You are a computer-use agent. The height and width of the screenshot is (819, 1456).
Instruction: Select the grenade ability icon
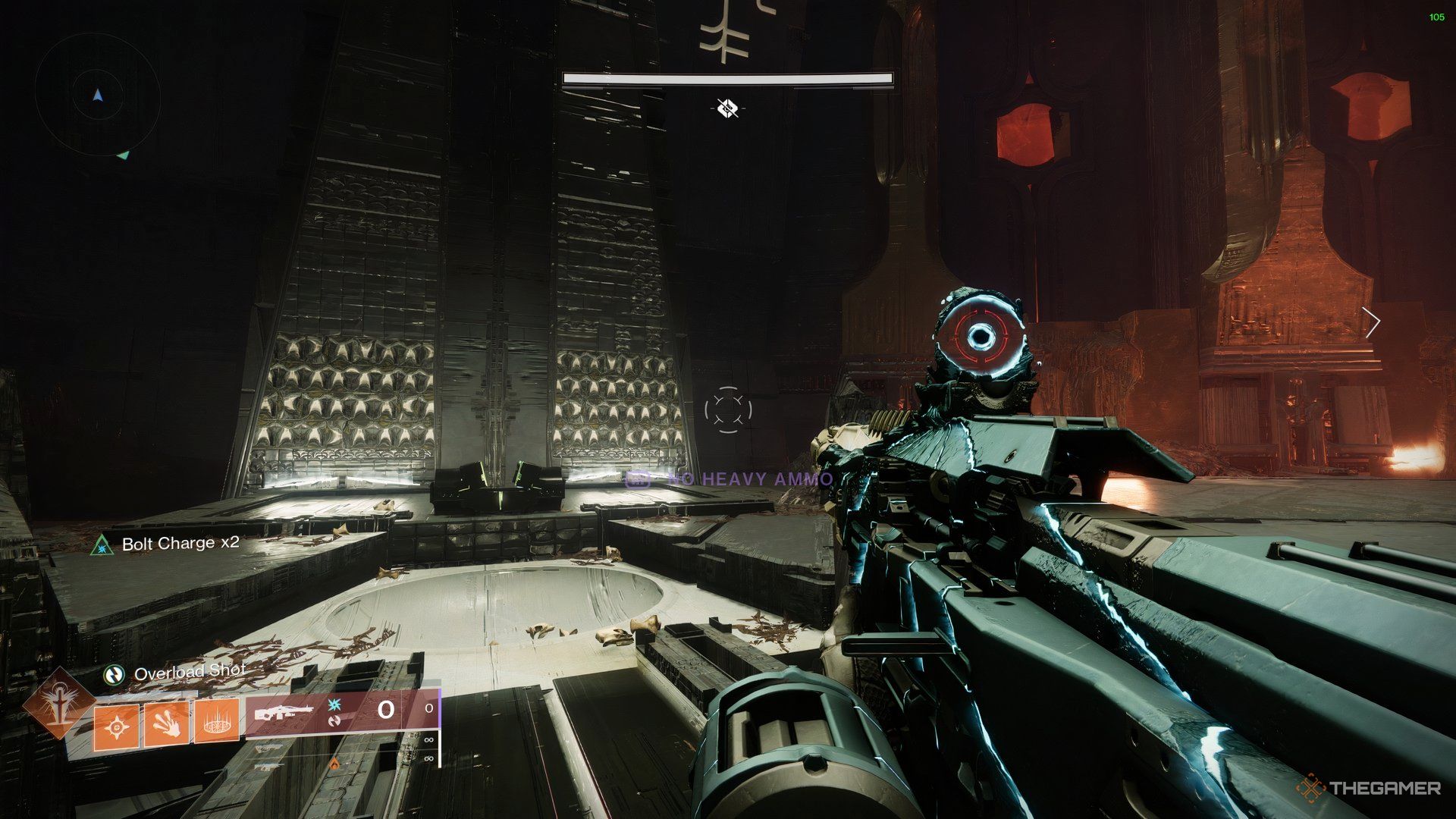(116, 726)
